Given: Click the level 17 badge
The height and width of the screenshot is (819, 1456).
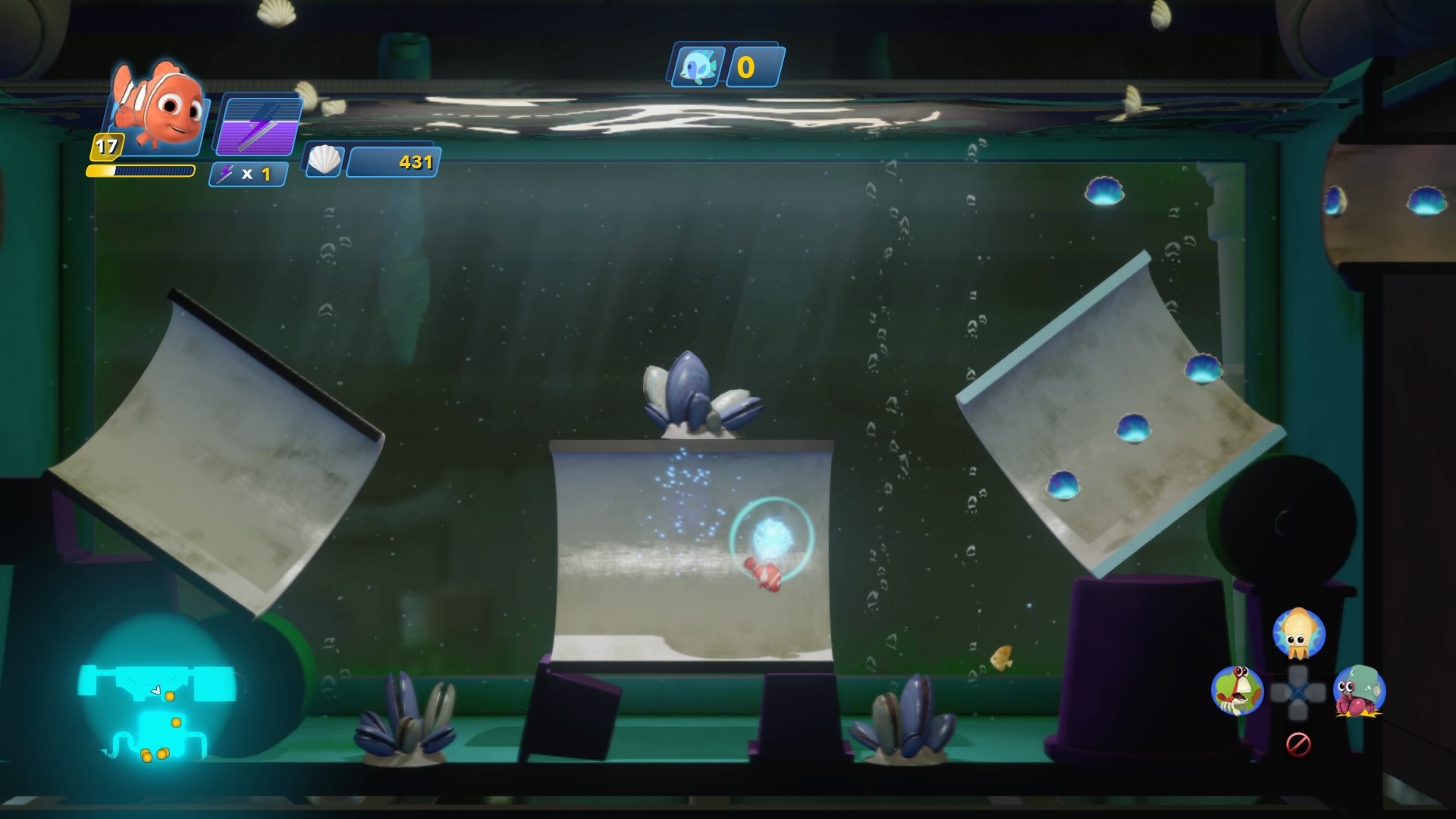Looking at the screenshot, I should tap(106, 146).
